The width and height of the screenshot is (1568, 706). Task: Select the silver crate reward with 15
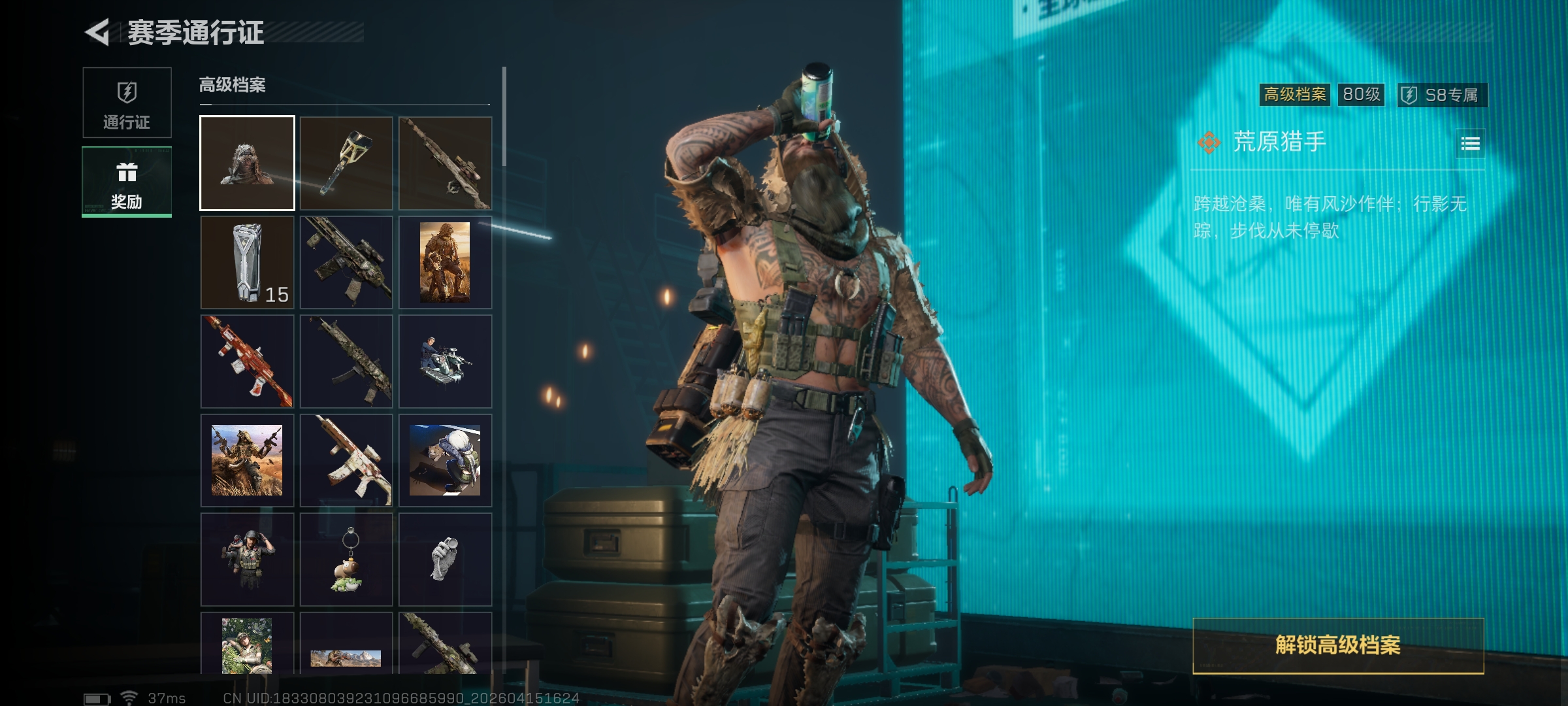(x=247, y=262)
